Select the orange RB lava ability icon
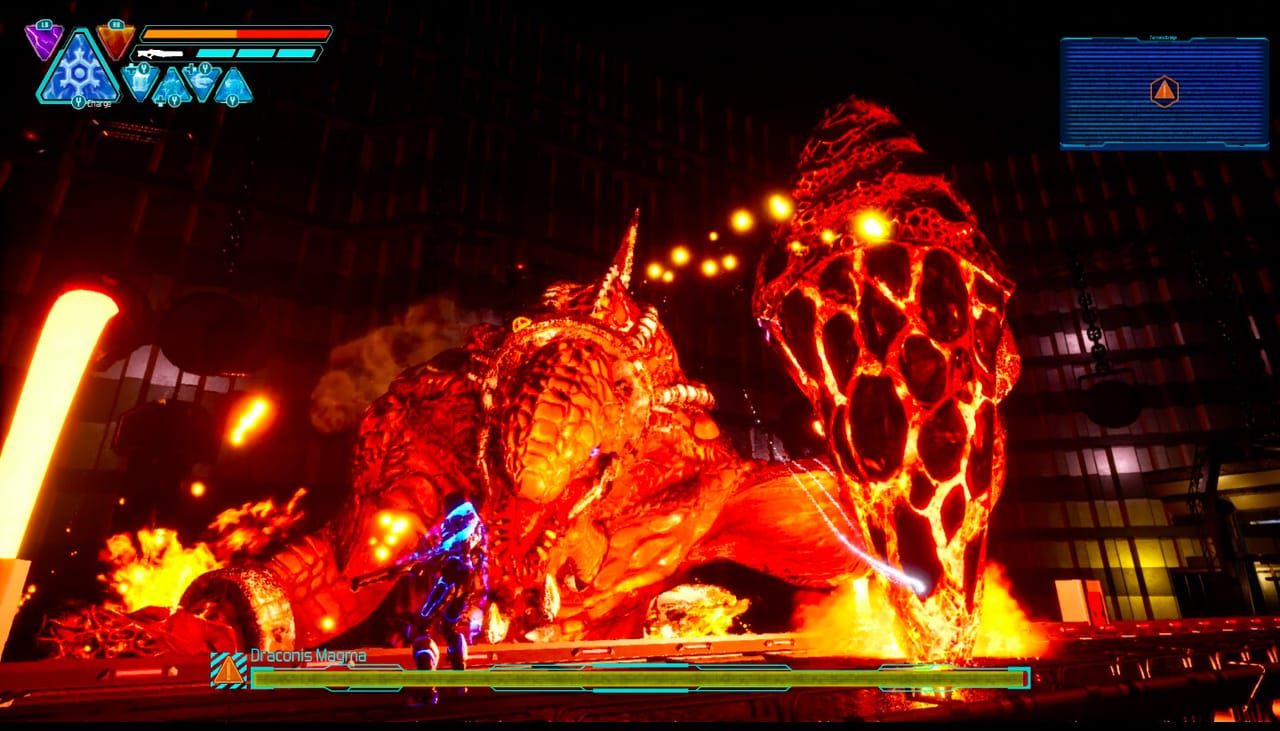This screenshot has height=731, width=1280. [115, 40]
